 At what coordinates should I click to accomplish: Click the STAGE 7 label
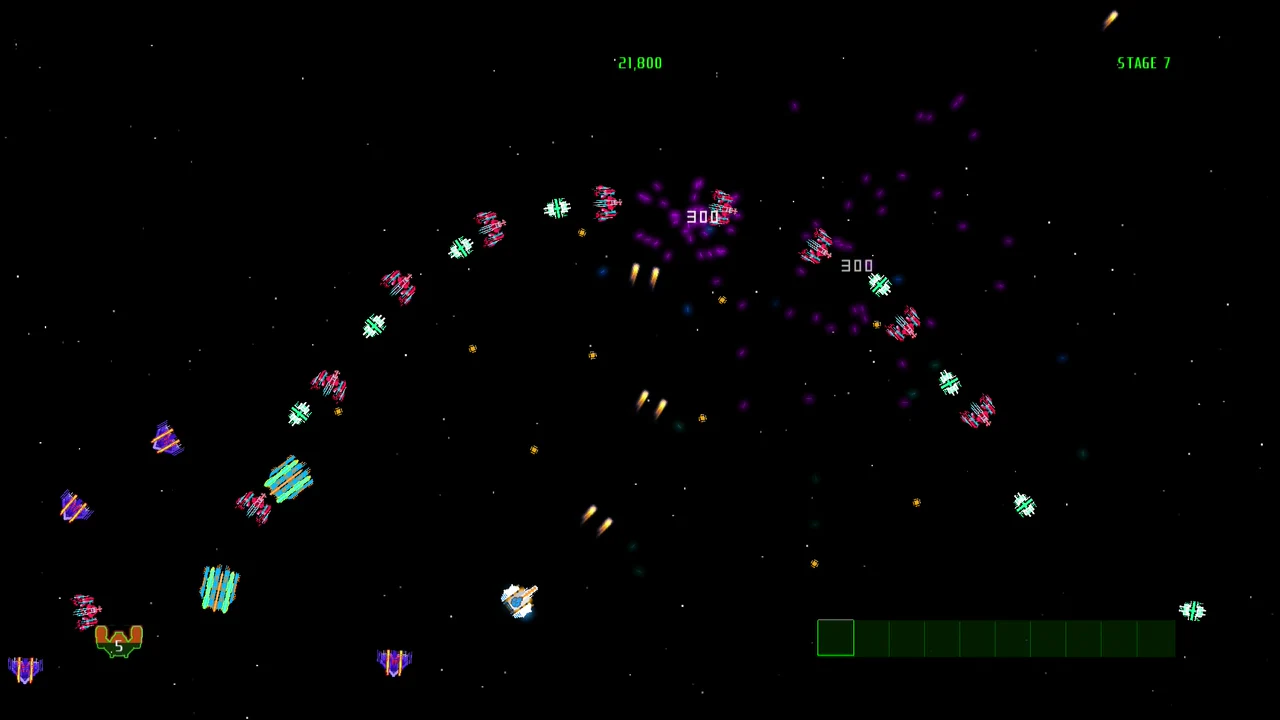[x=1143, y=63]
